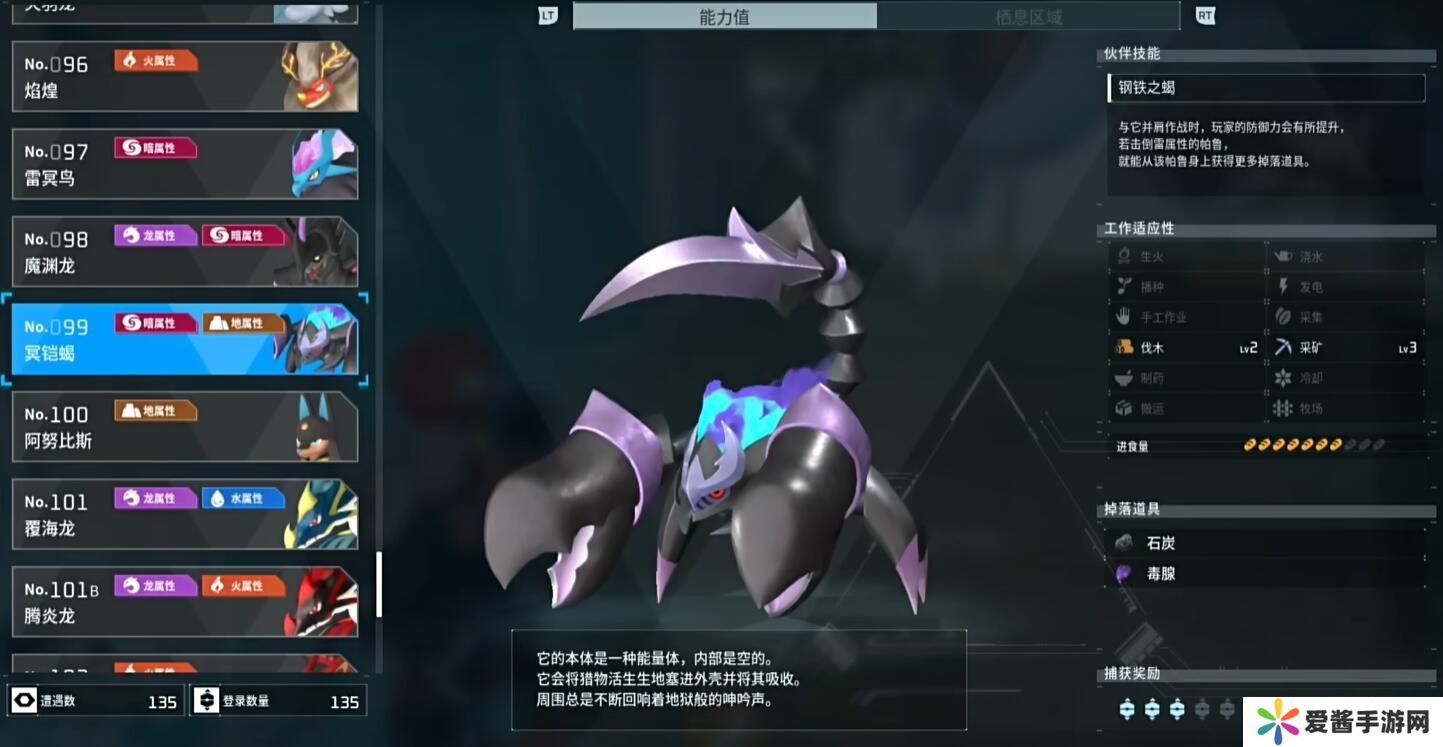
Task: Click the 石炭 coal drop item icon
Action: pyautogui.click(x=1124, y=542)
